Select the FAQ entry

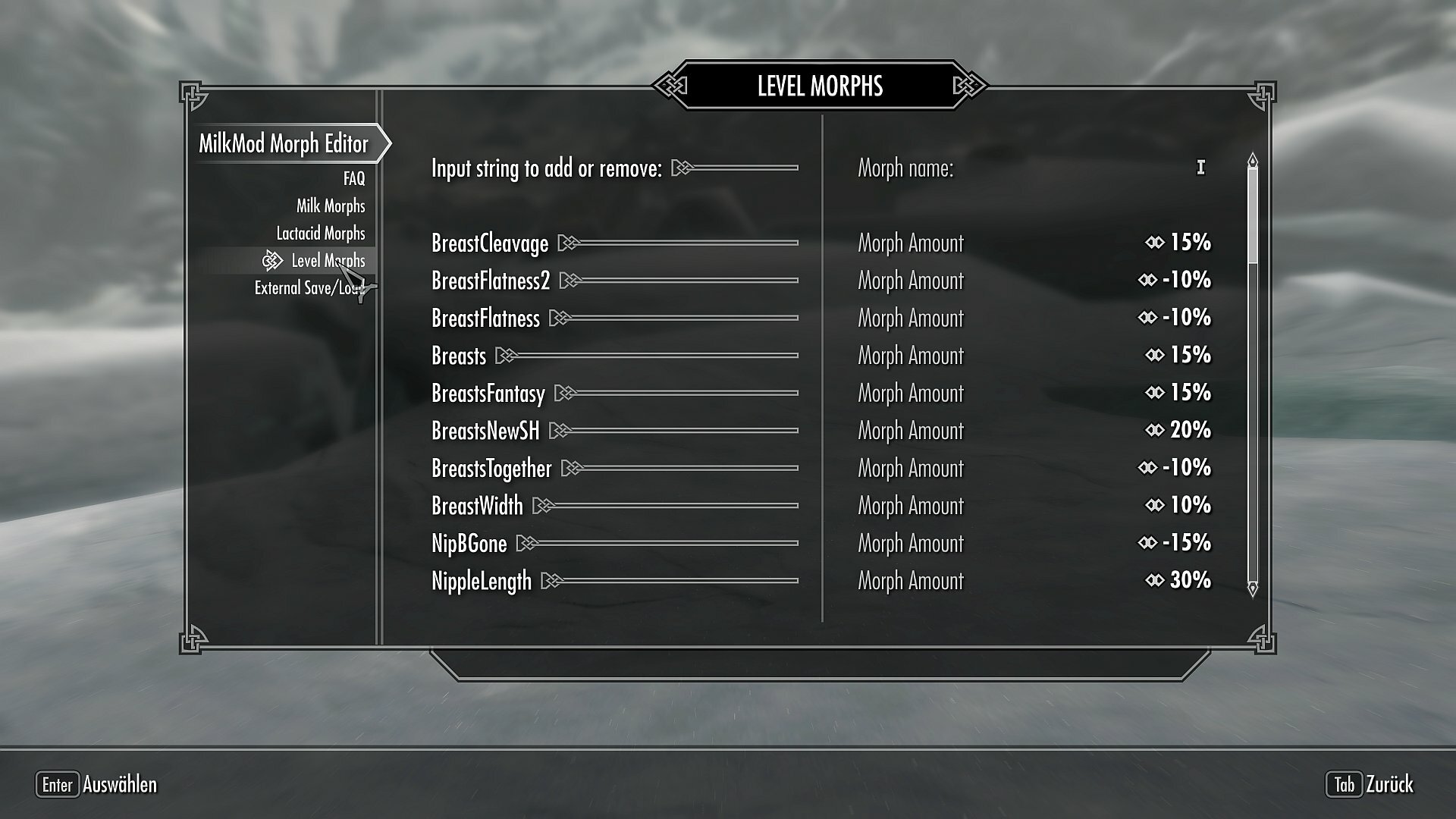point(353,178)
